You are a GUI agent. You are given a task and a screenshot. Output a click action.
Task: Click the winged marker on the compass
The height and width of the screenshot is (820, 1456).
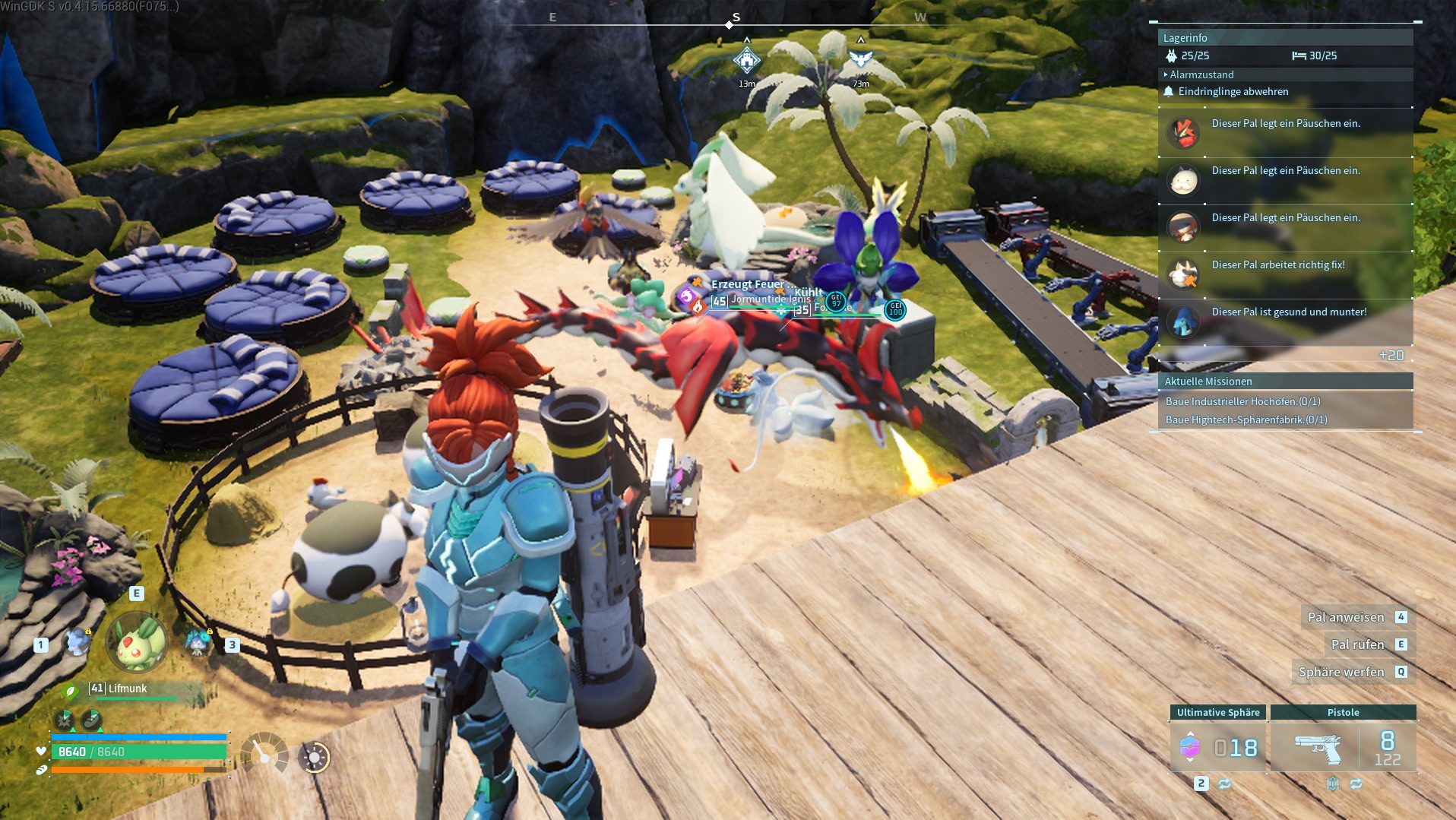[x=860, y=59]
